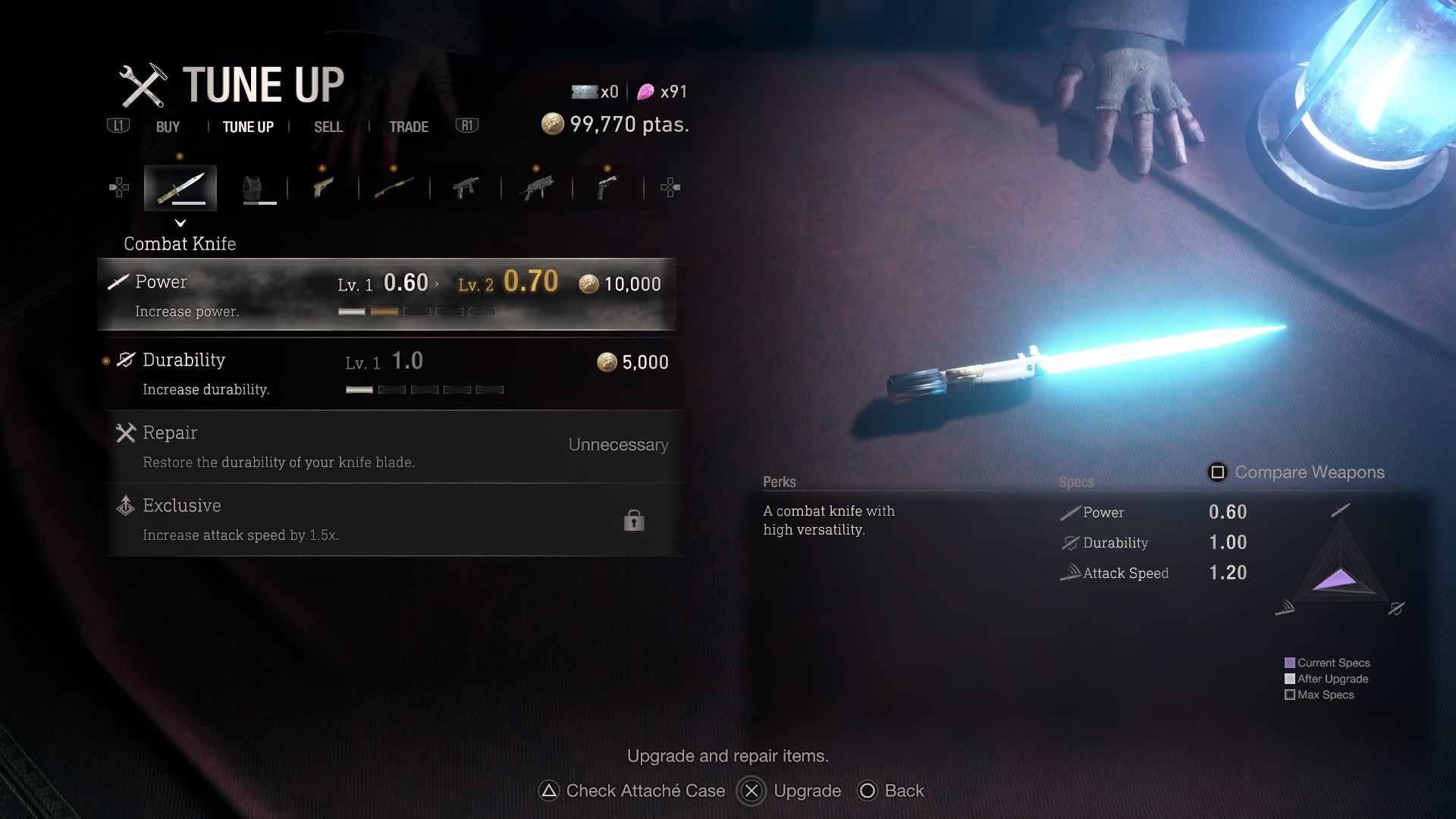Select the Combat Knife weapon slot
Screen dimensions: 1456x819
(180, 187)
